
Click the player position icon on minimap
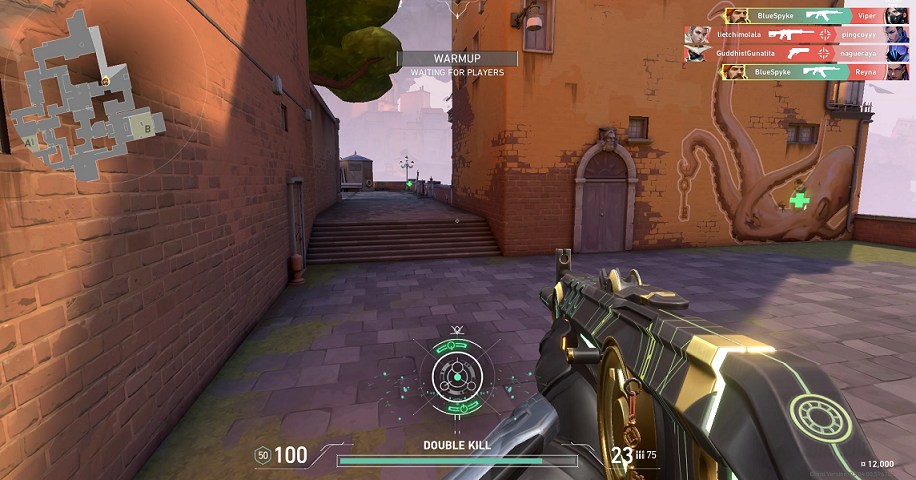[104, 79]
